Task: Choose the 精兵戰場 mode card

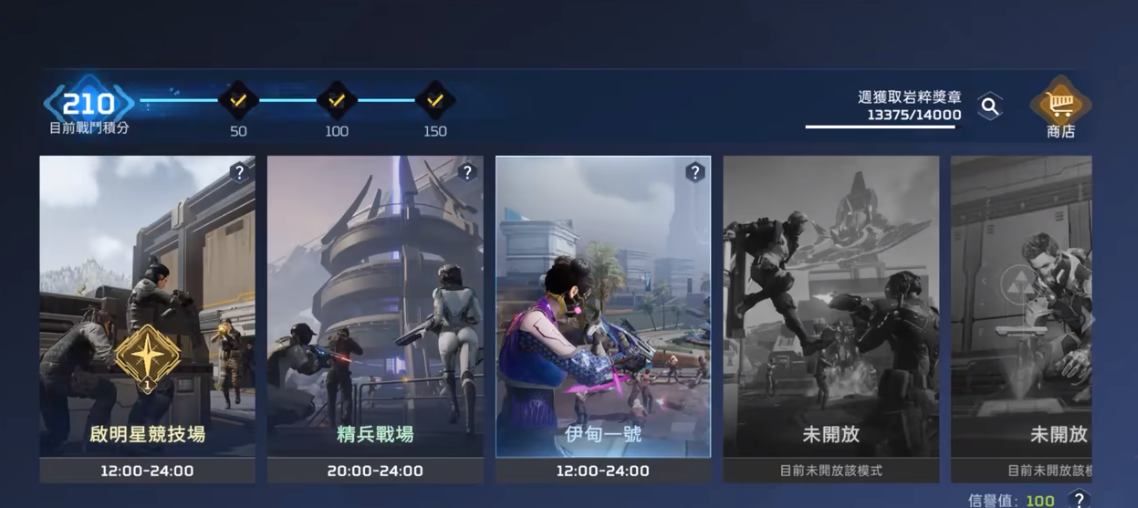Action: [x=375, y=318]
